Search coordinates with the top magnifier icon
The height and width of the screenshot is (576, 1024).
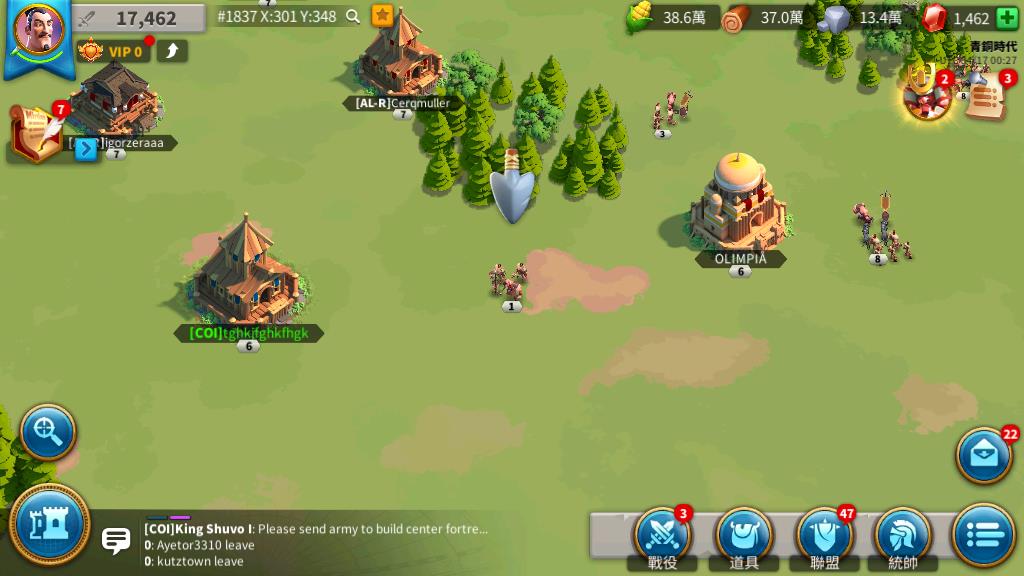(353, 16)
